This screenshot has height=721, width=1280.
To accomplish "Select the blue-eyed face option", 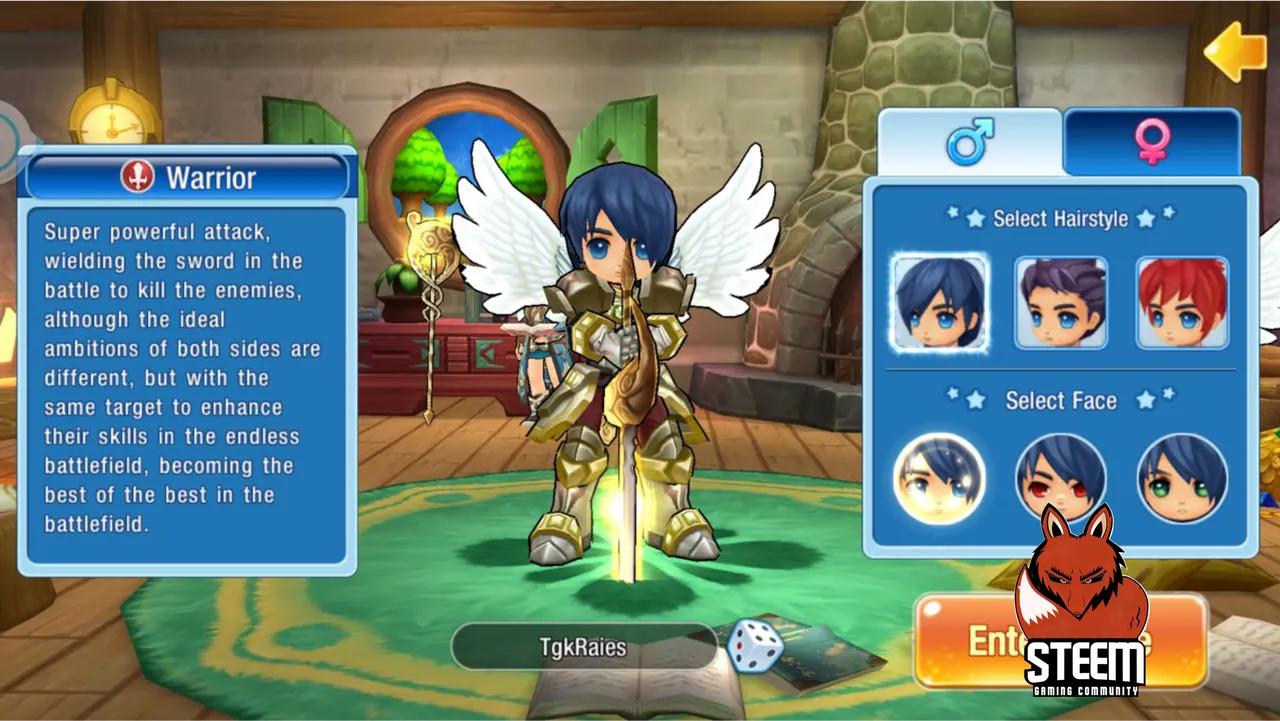I will 939,479.
